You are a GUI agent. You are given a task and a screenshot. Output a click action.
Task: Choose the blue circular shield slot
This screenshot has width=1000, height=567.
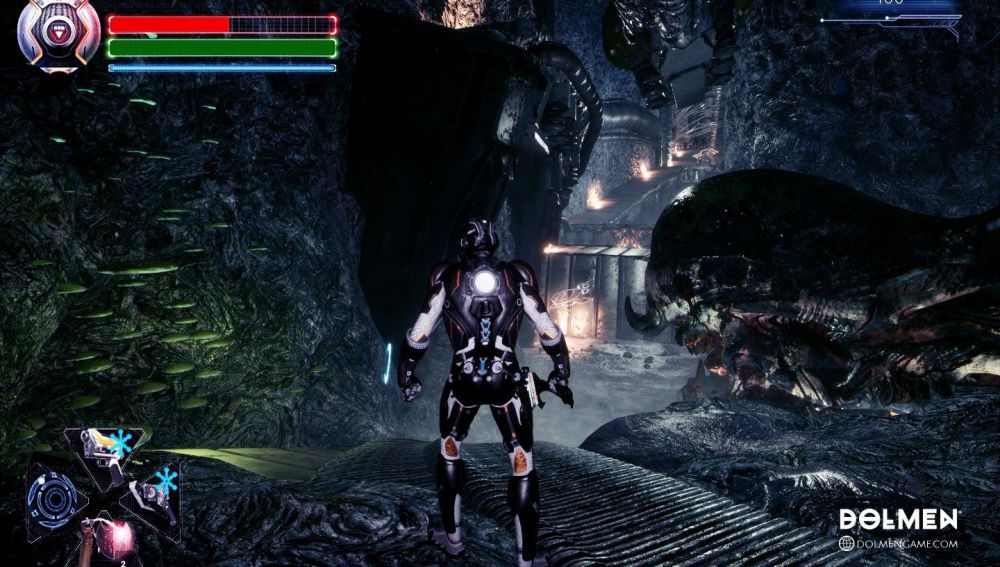[x=52, y=496]
